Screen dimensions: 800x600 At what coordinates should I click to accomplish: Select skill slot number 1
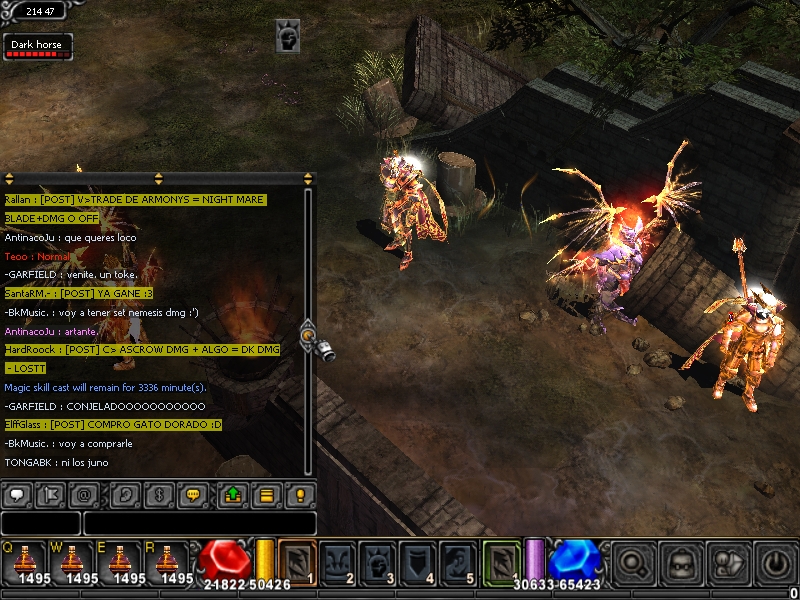click(297, 561)
